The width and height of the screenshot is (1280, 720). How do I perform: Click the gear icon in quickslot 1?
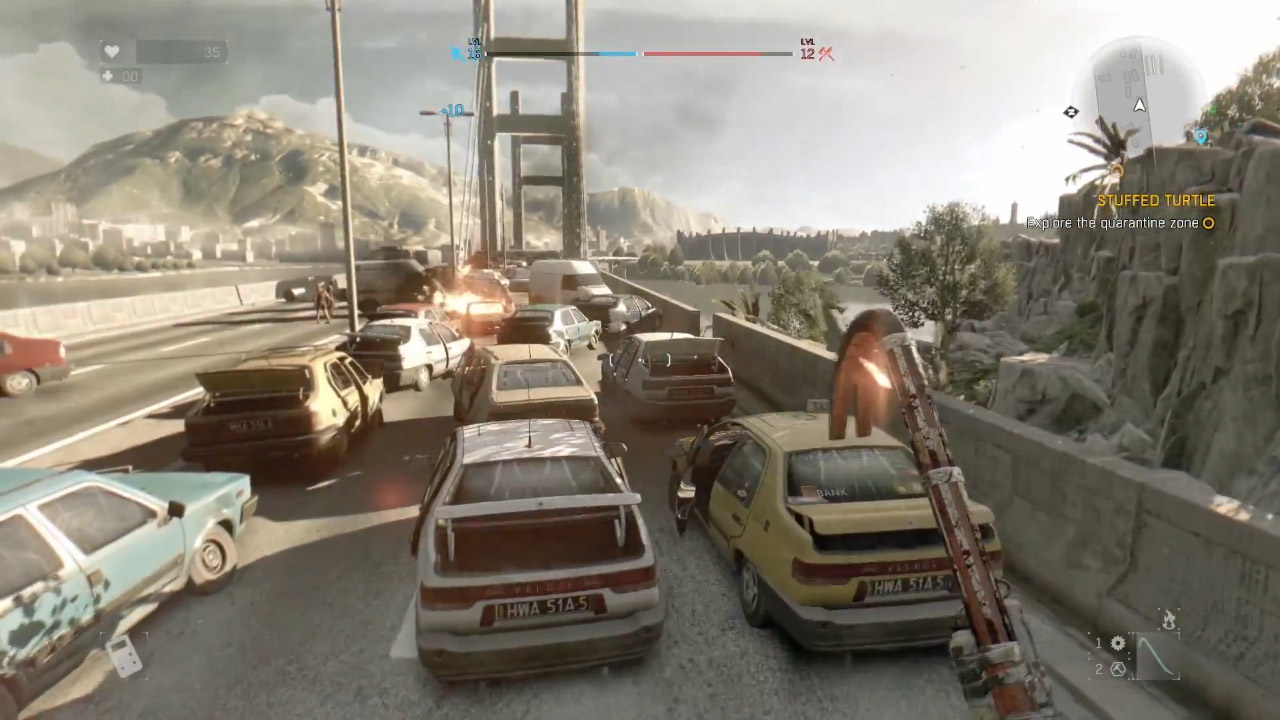click(x=1118, y=643)
